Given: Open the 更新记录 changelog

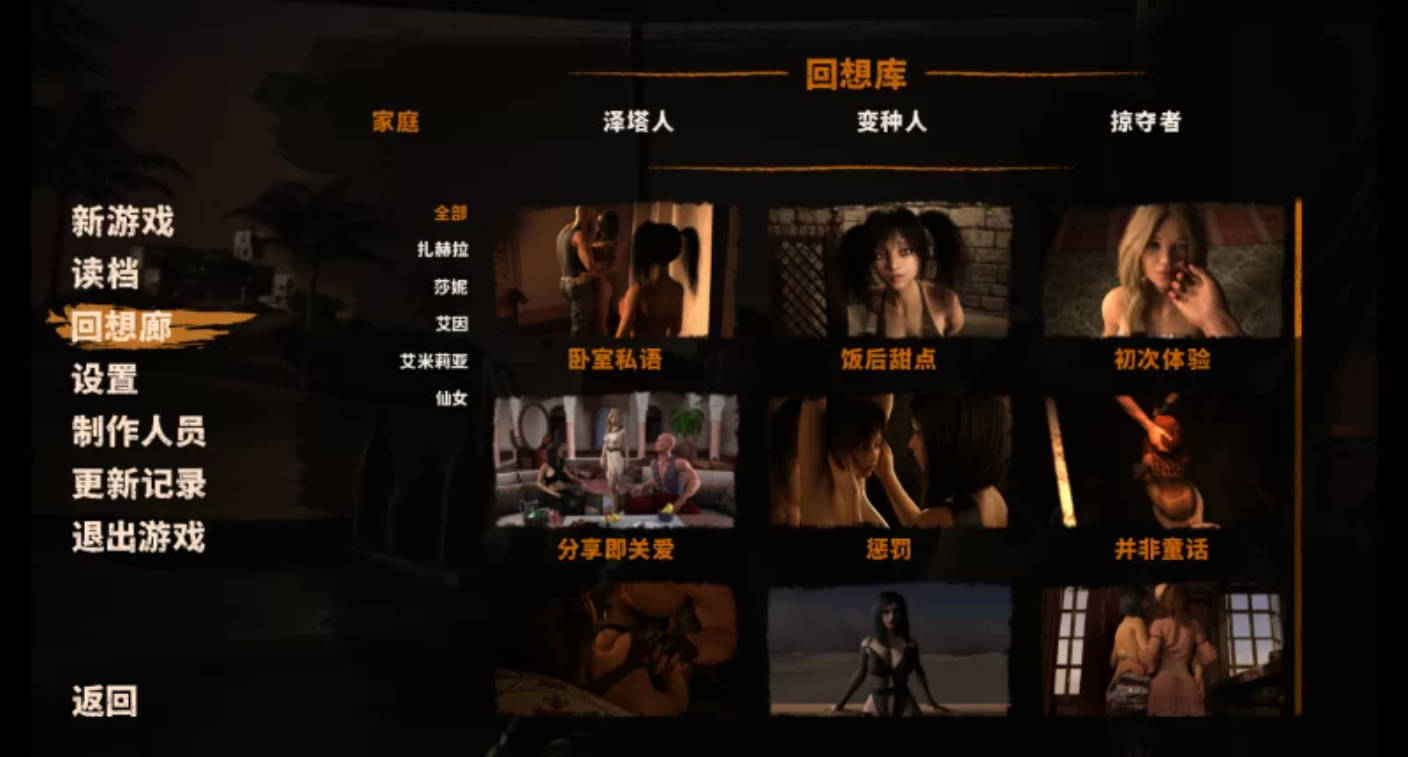Looking at the screenshot, I should click(x=140, y=485).
